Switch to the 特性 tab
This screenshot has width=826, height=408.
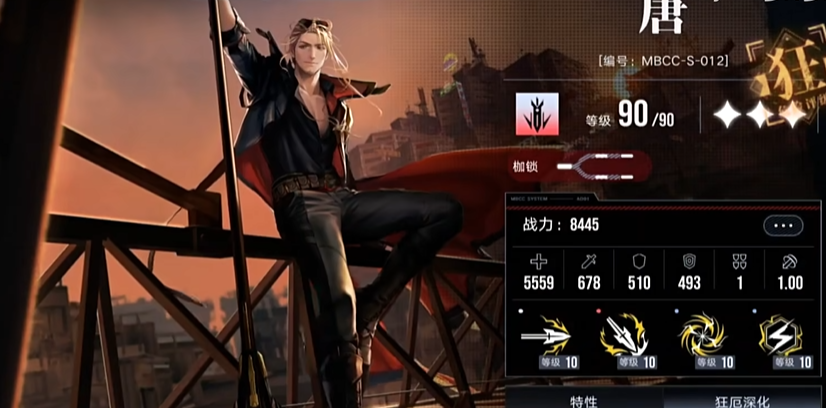pos(583,399)
